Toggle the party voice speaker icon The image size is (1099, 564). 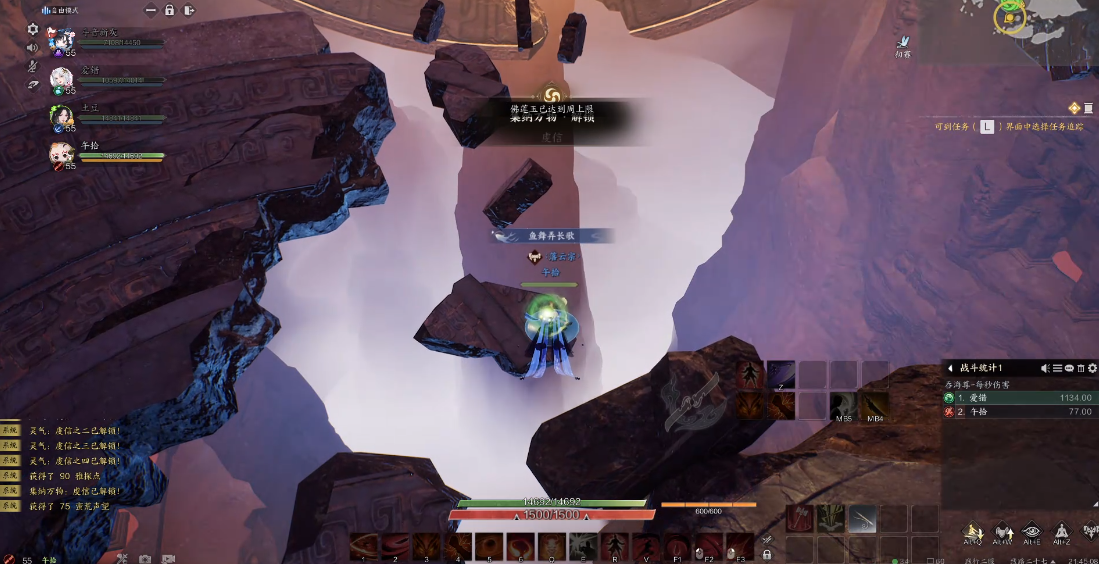pyautogui.click(x=32, y=47)
